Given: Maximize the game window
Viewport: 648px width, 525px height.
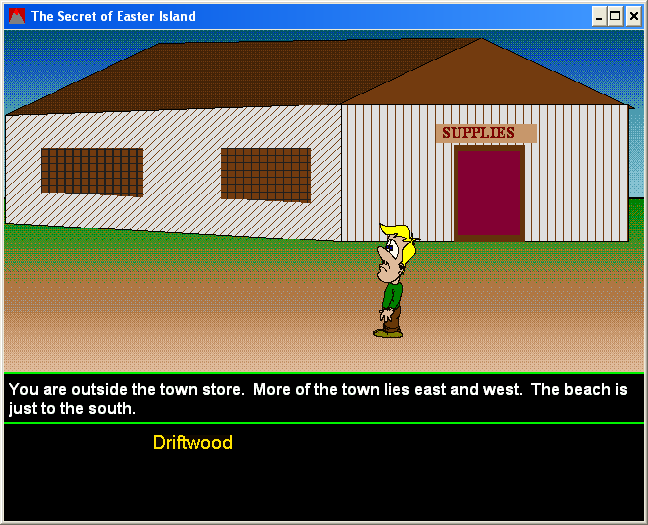Looking at the screenshot, I should click(615, 16).
